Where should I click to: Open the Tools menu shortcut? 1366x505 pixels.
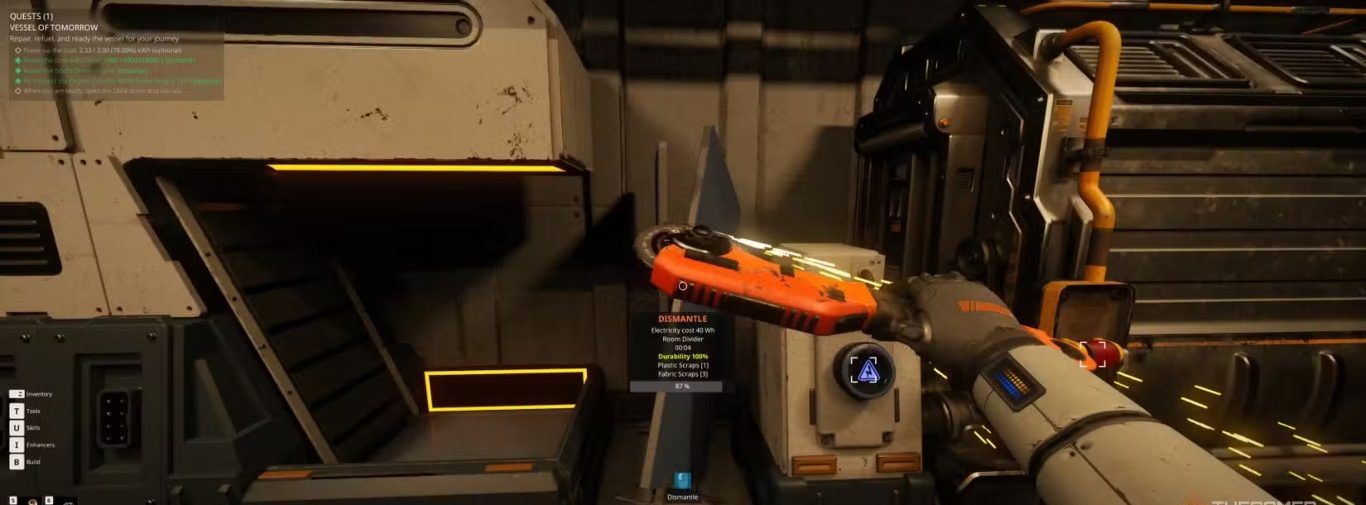tap(17, 411)
